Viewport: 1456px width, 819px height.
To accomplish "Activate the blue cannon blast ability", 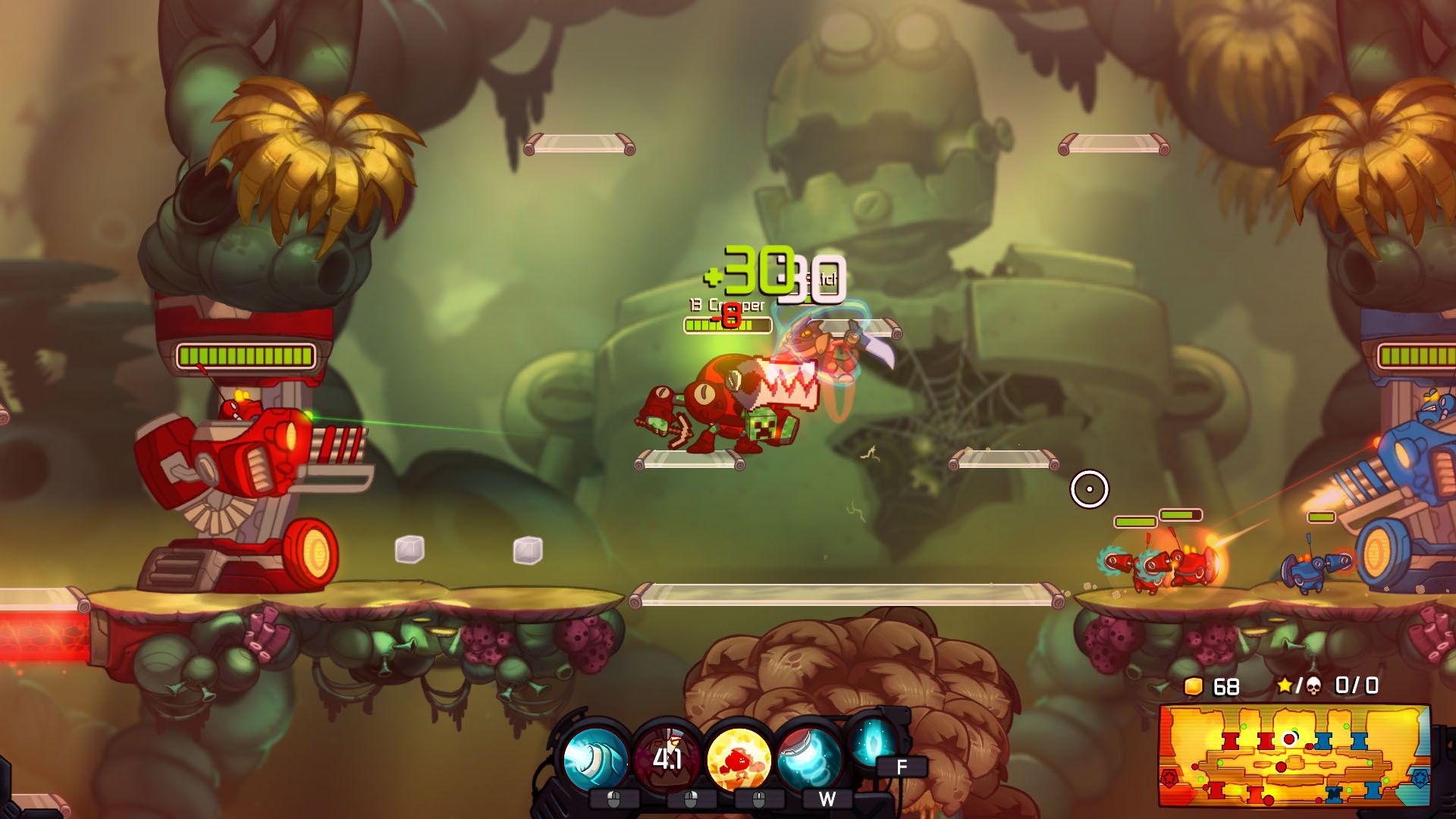I will [x=595, y=758].
